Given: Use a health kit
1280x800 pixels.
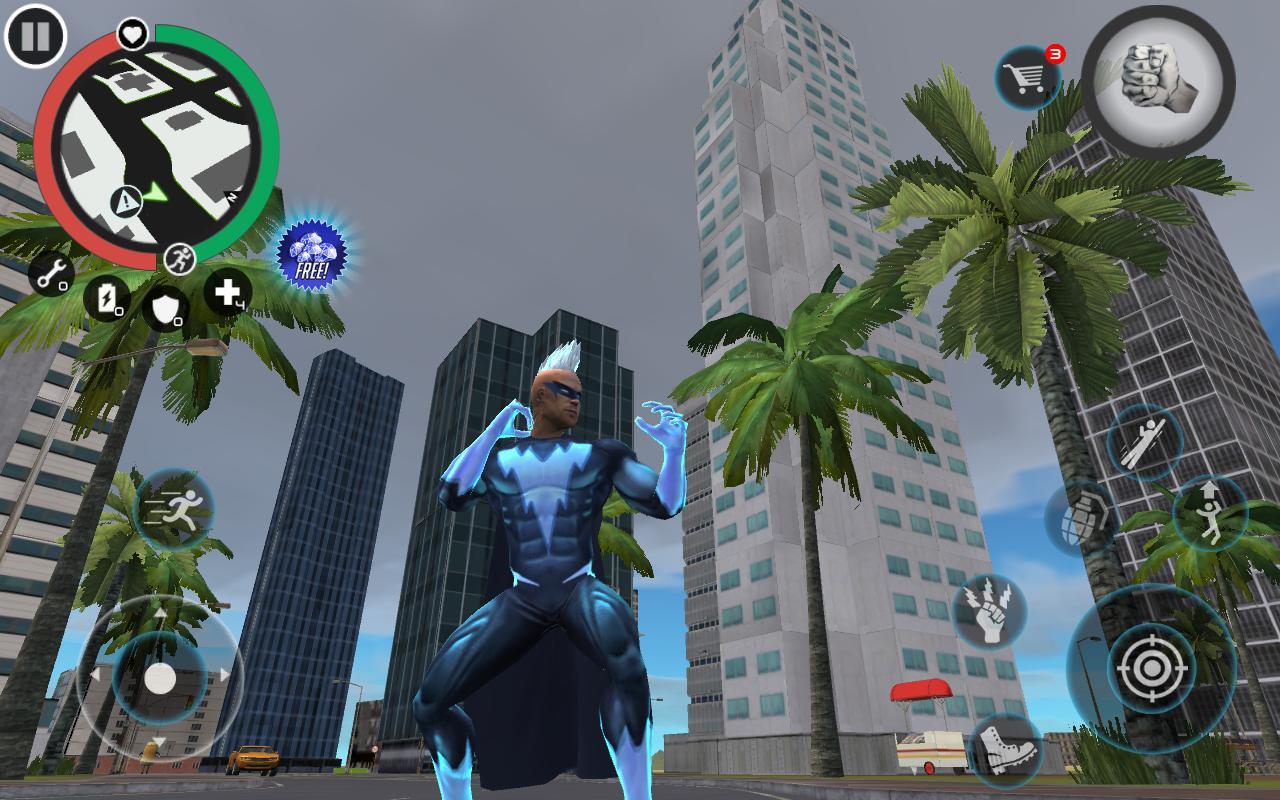Looking at the screenshot, I should coord(228,293).
